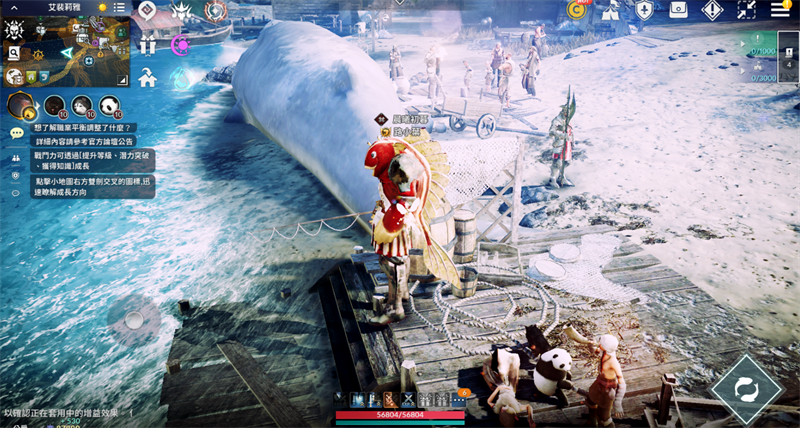This screenshot has width=800, height=428.
Task: Tap the swap diamond button
Action: 744,387
